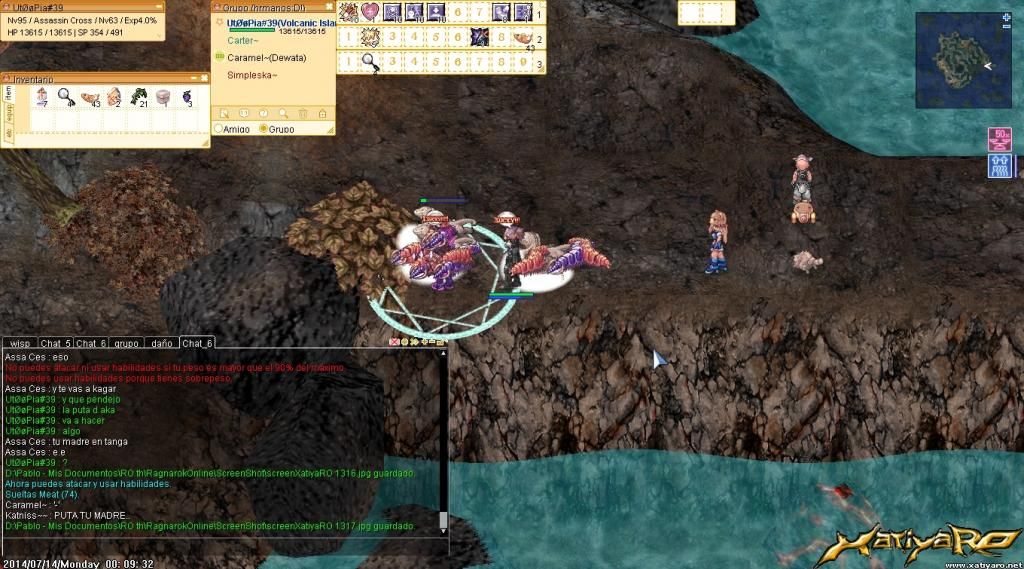Select the Grupo radio option

click(x=263, y=129)
